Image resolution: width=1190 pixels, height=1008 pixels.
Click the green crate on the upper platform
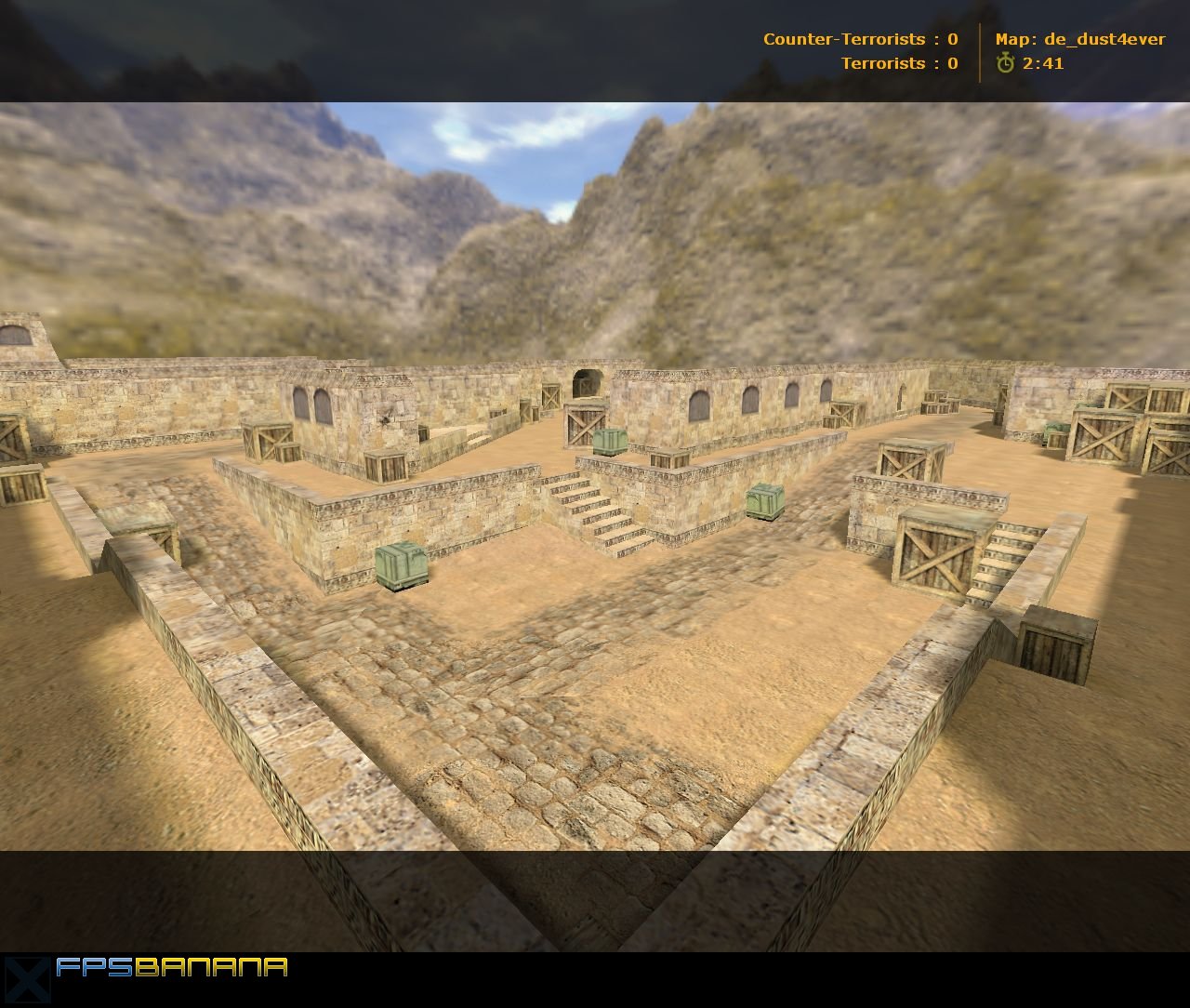point(610,439)
